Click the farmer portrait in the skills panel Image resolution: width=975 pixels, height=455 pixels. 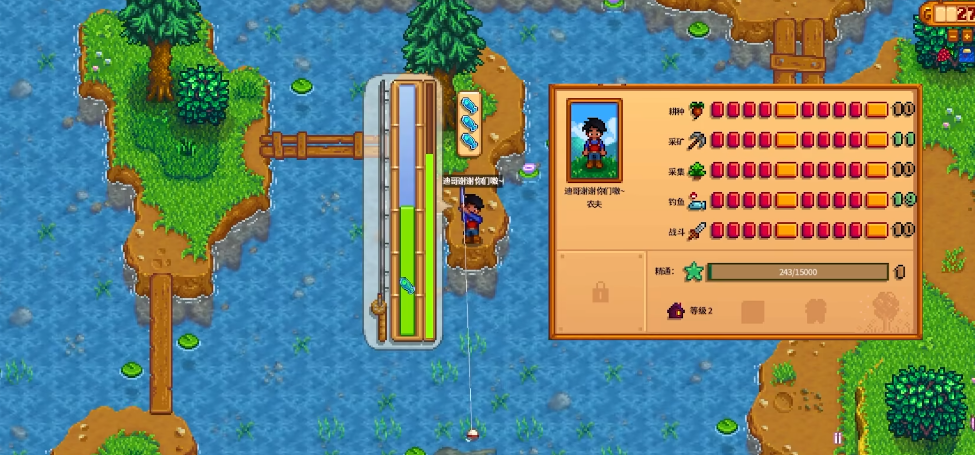pos(594,139)
